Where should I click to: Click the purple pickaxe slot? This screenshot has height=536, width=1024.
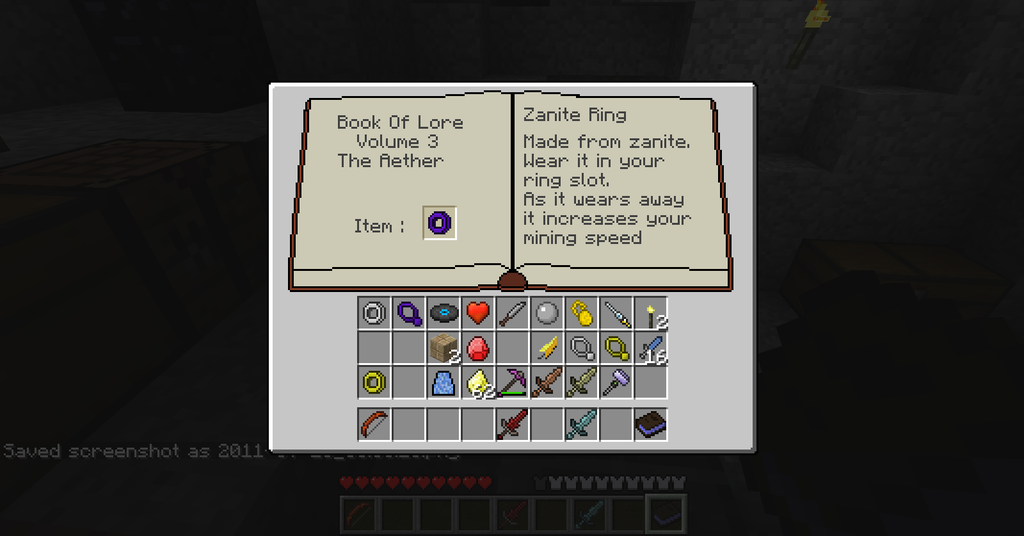coord(512,382)
